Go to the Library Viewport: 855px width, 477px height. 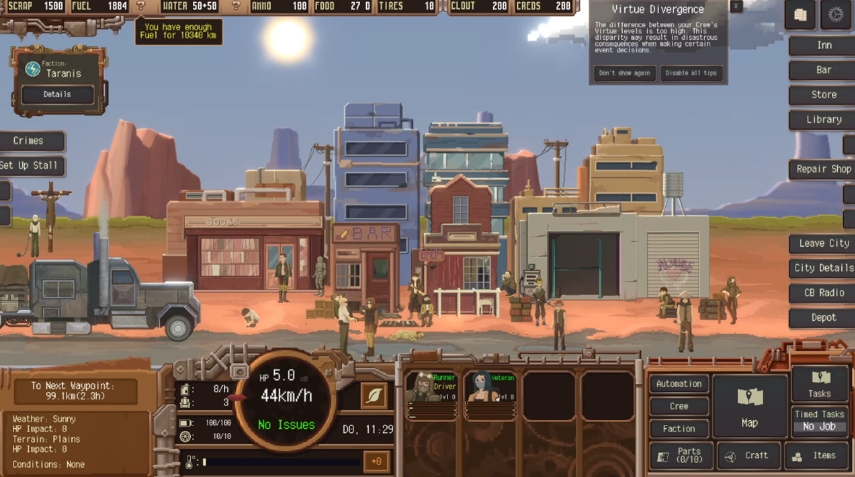(x=823, y=120)
